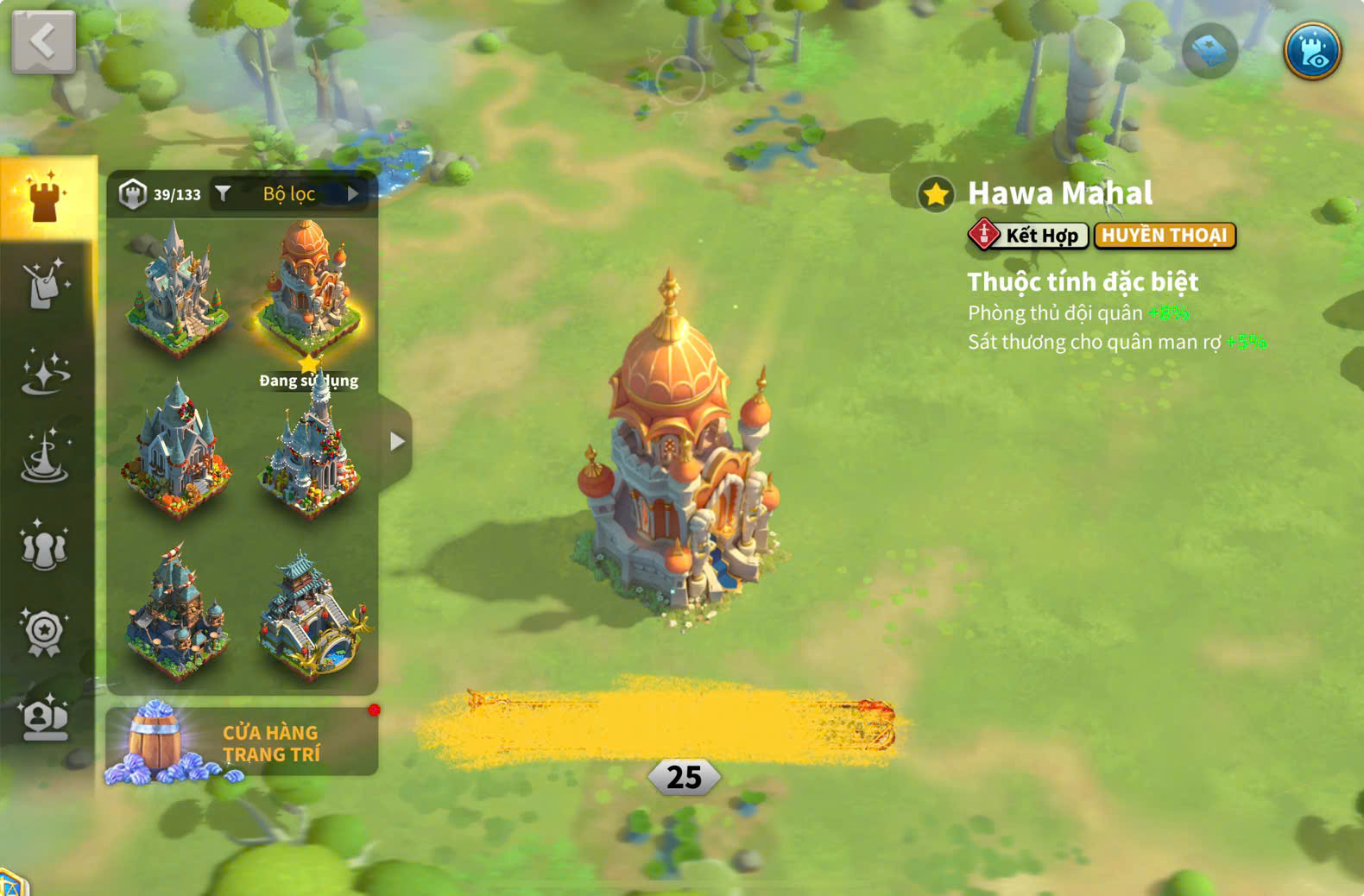
Task: Open the portrait frame category tab
Action: tap(45, 719)
